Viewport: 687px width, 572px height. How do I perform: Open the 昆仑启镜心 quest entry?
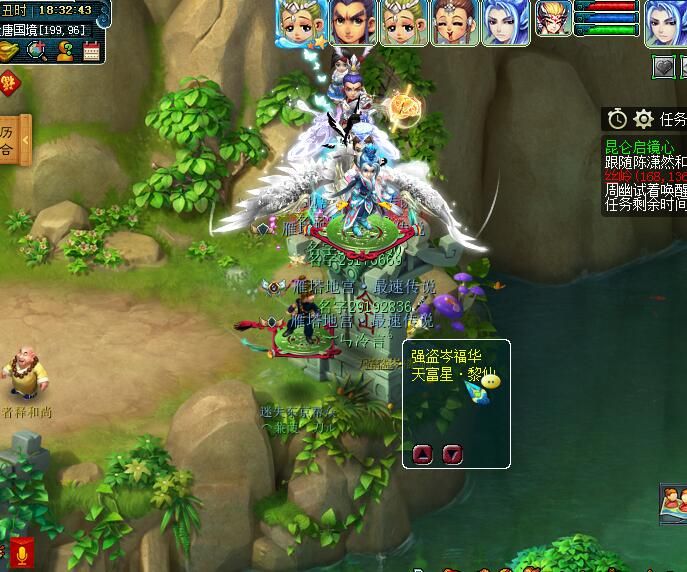coord(639,148)
